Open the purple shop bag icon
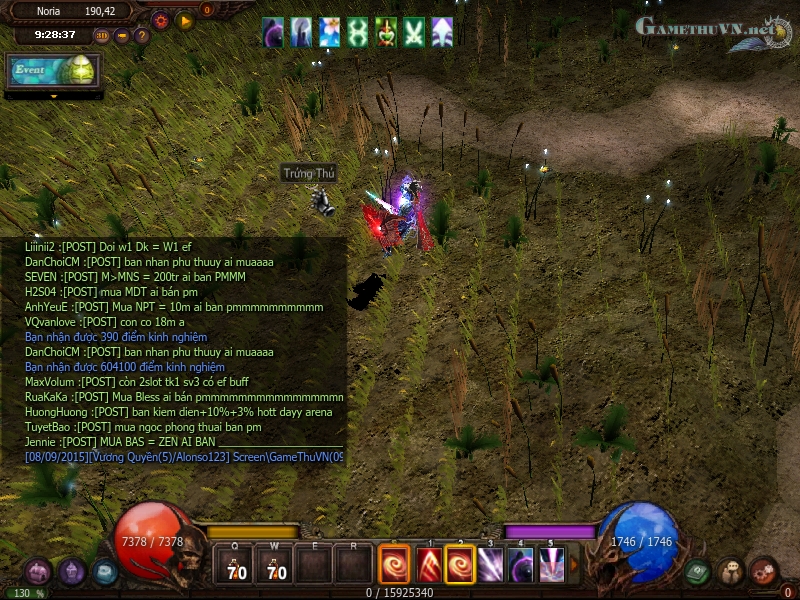The image size is (800, 600). pos(72,572)
